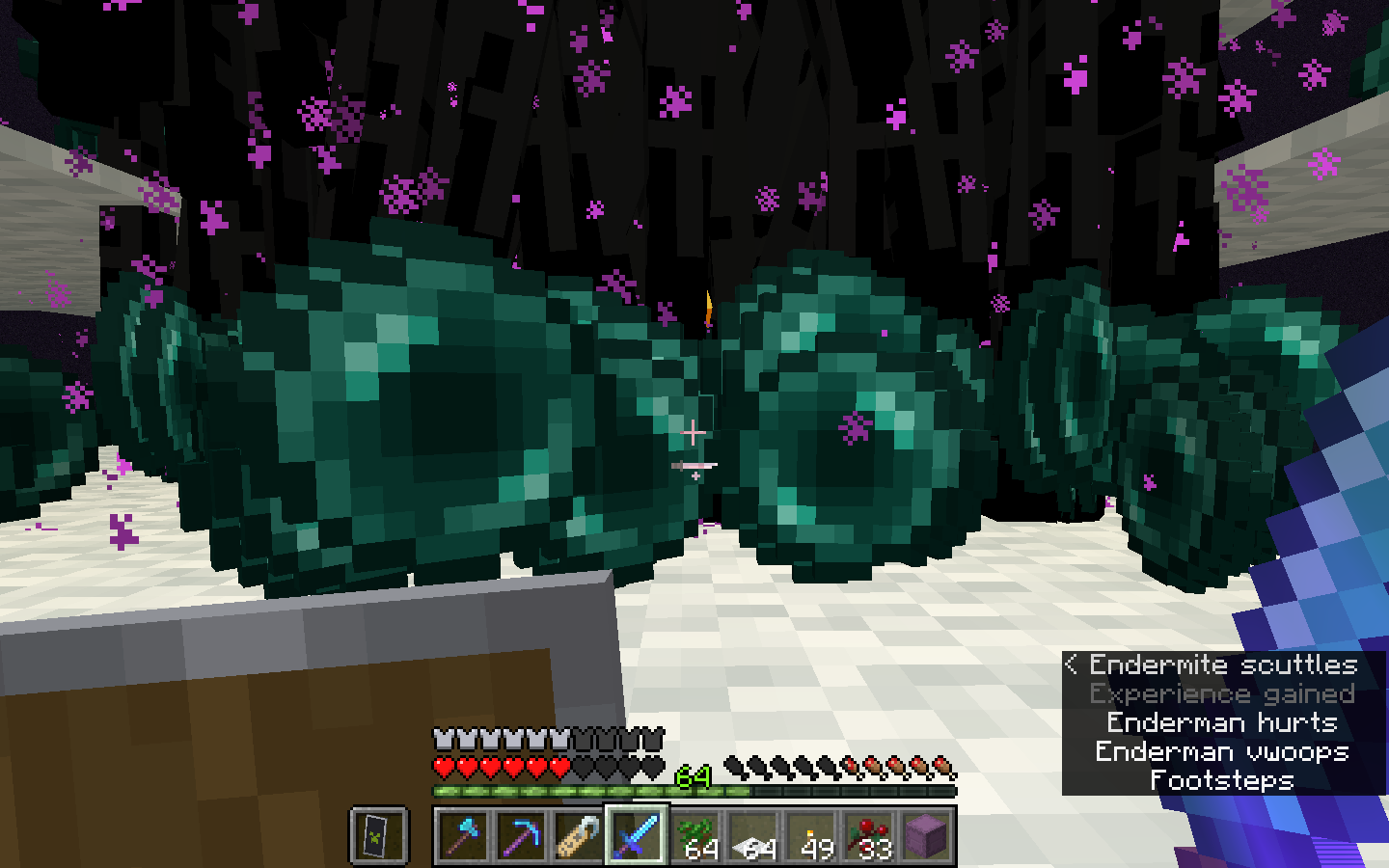This screenshot has height=868, width=1389.
Task: Select the purple shulker box slot
Action: pyautogui.click(x=926, y=835)
